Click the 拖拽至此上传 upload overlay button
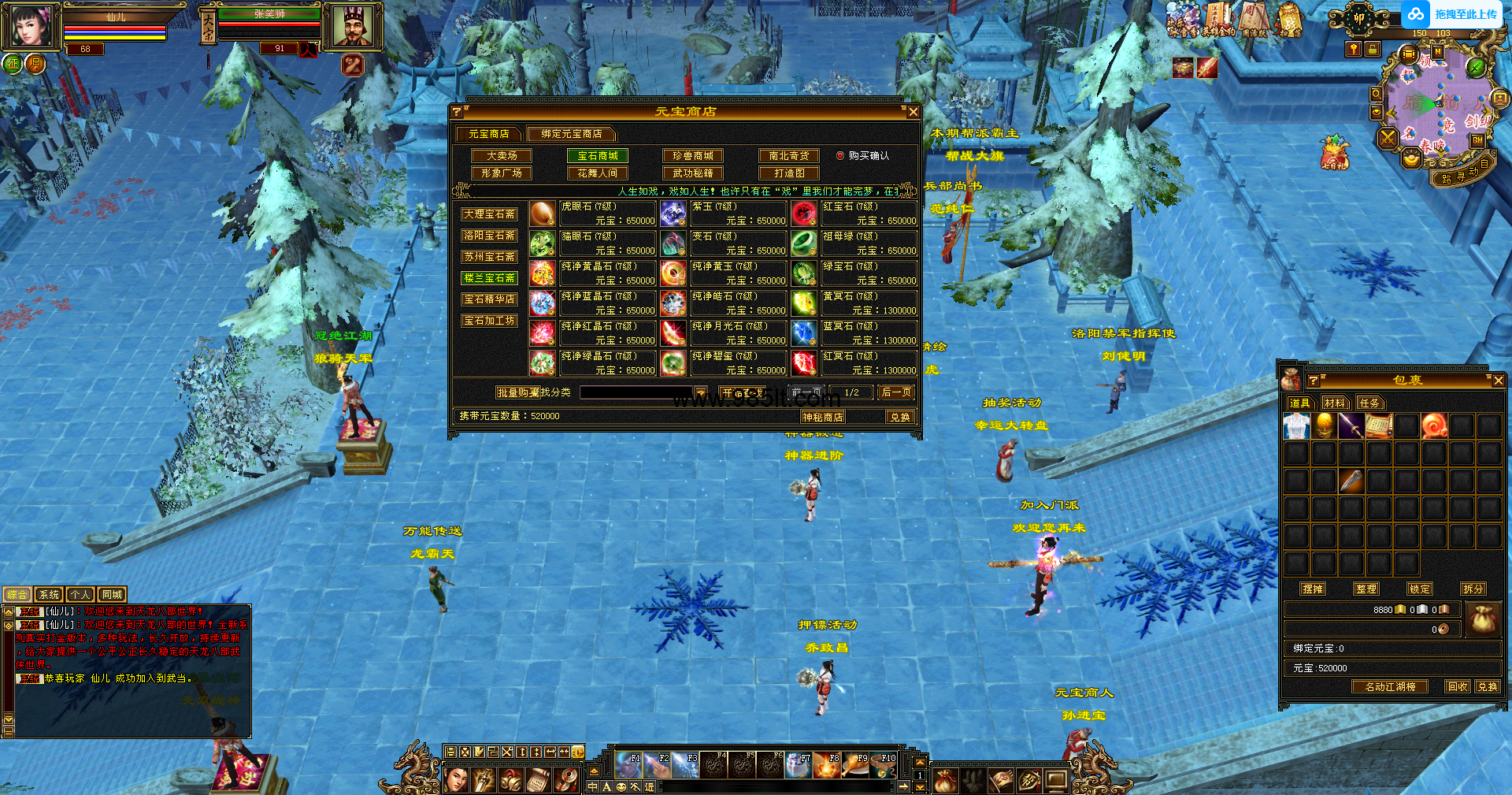The height and width of the screenshot is (795, 1512). point(1453,14)
